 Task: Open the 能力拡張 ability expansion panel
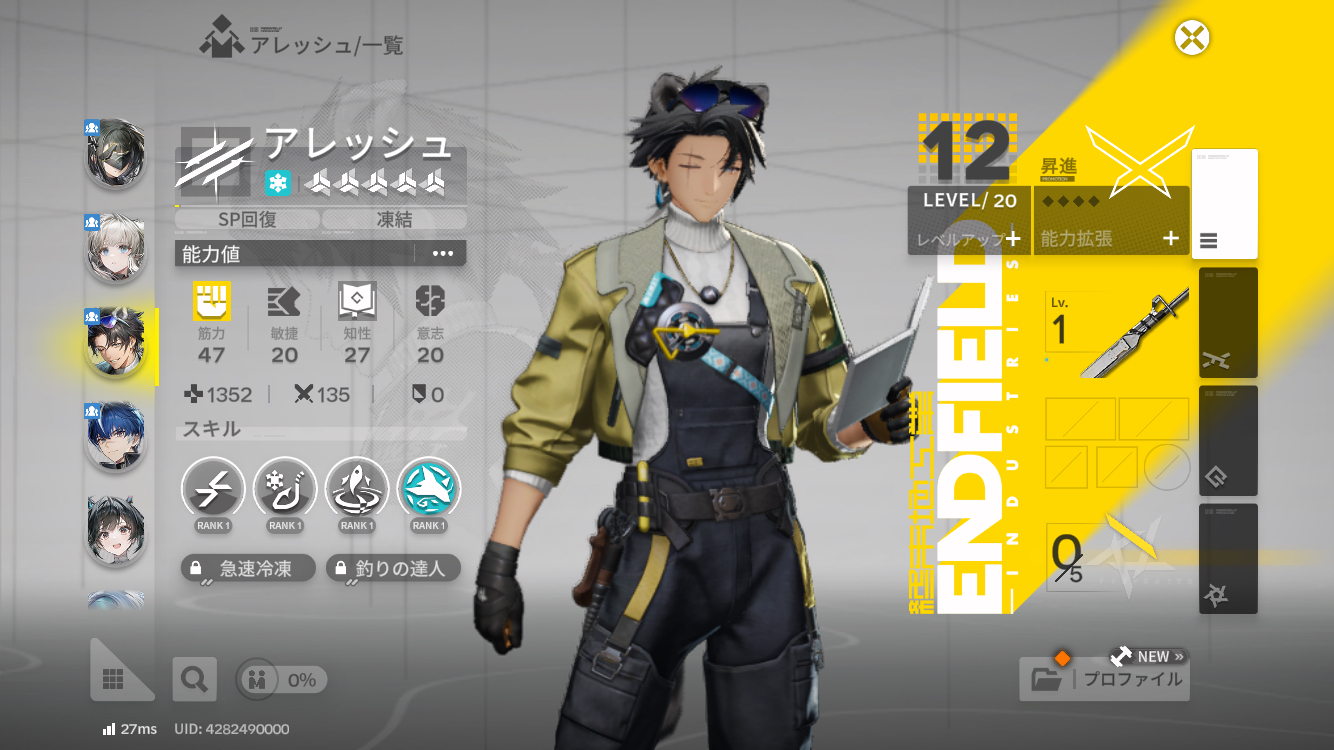coord(1111,238)
